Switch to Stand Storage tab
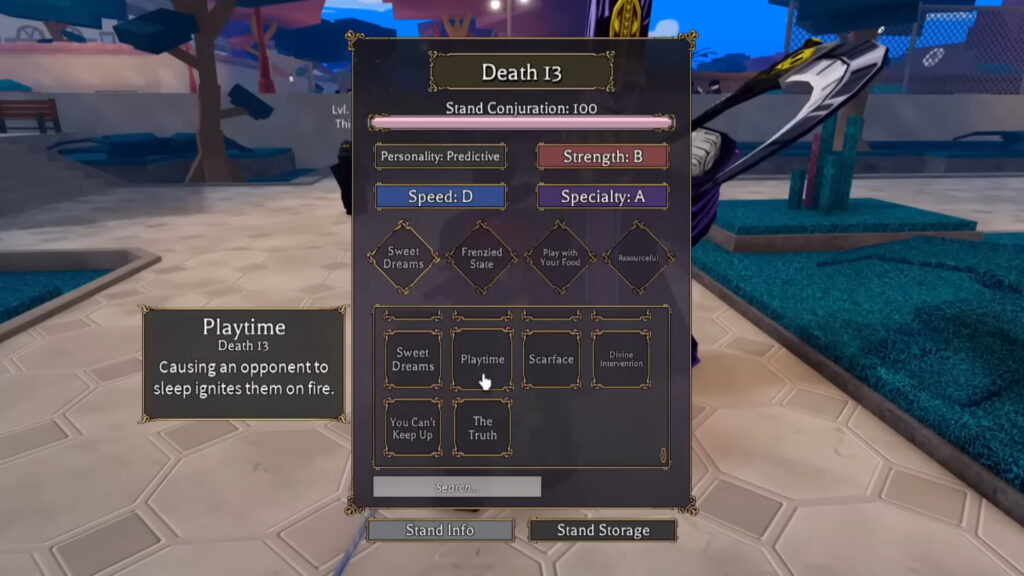Viewport: 1024px width, 576px height. [x=603, y=530]
